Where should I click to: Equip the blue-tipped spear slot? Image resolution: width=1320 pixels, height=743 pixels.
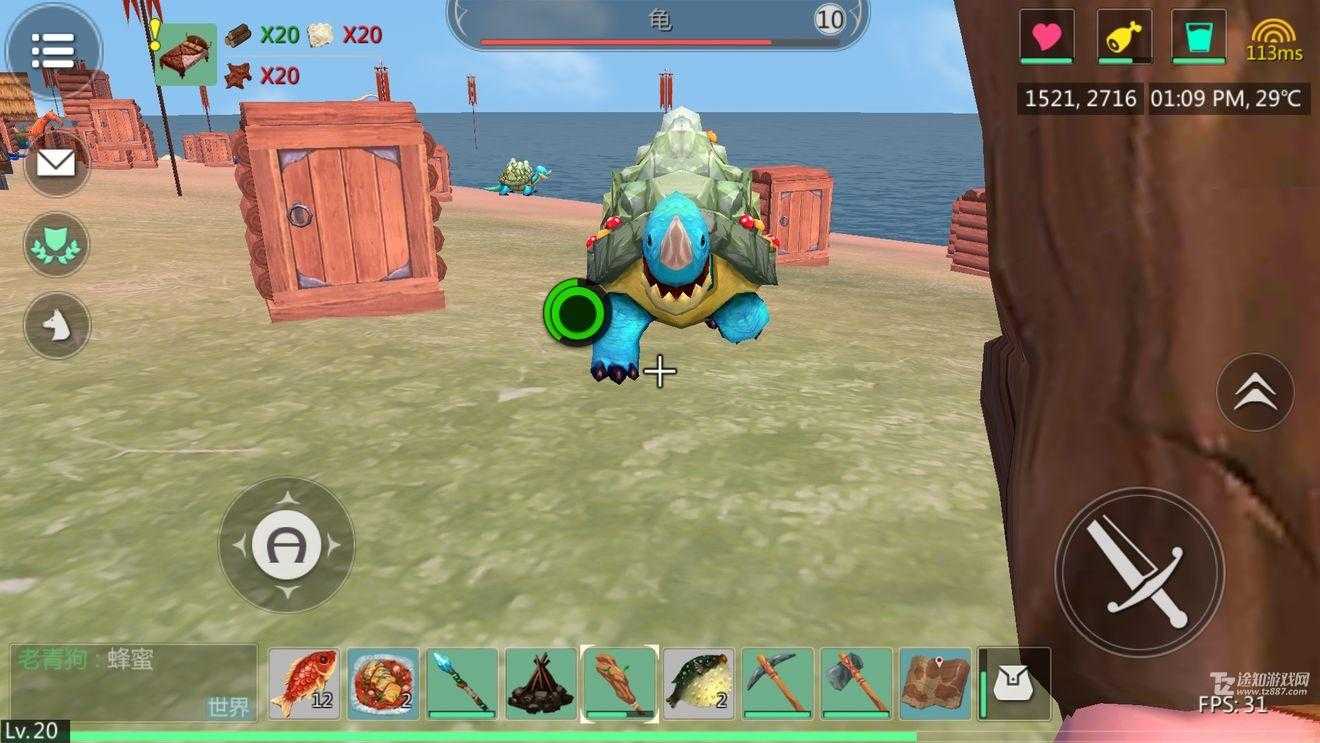[x=462, y=684]
